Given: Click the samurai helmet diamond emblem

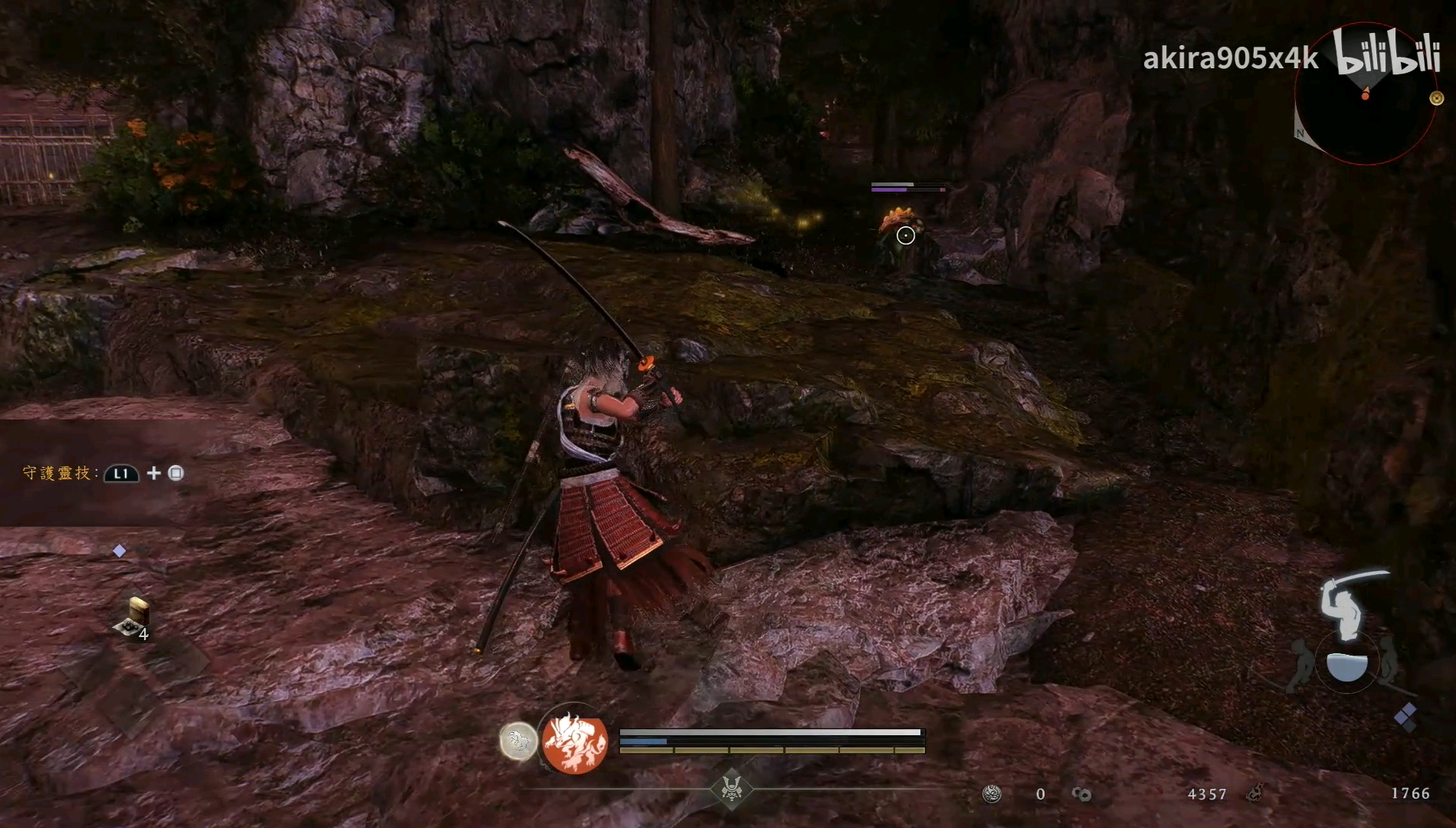Looking at the screenshot, I should 731,787.
